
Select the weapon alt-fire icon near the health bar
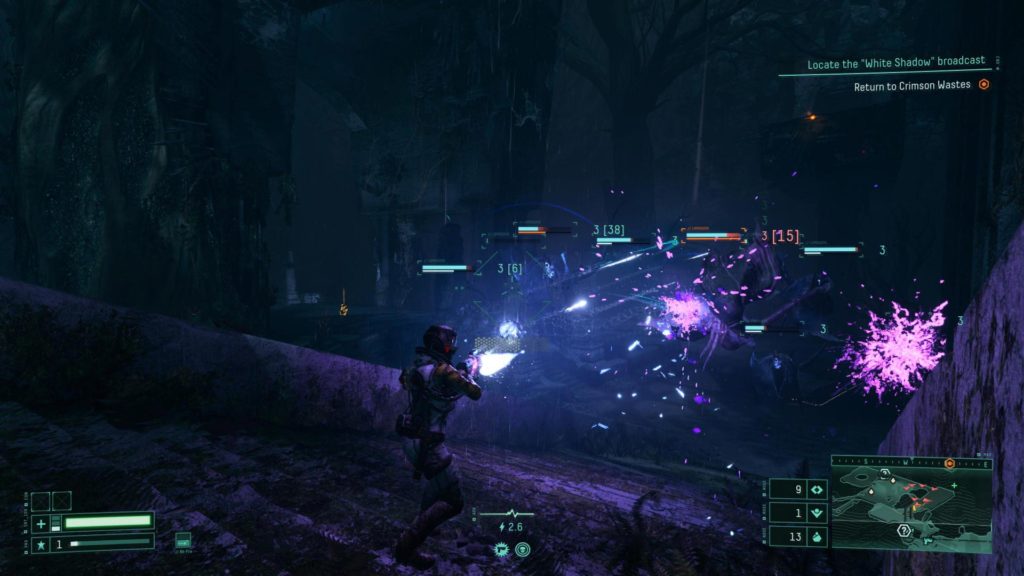coord(183,541)
